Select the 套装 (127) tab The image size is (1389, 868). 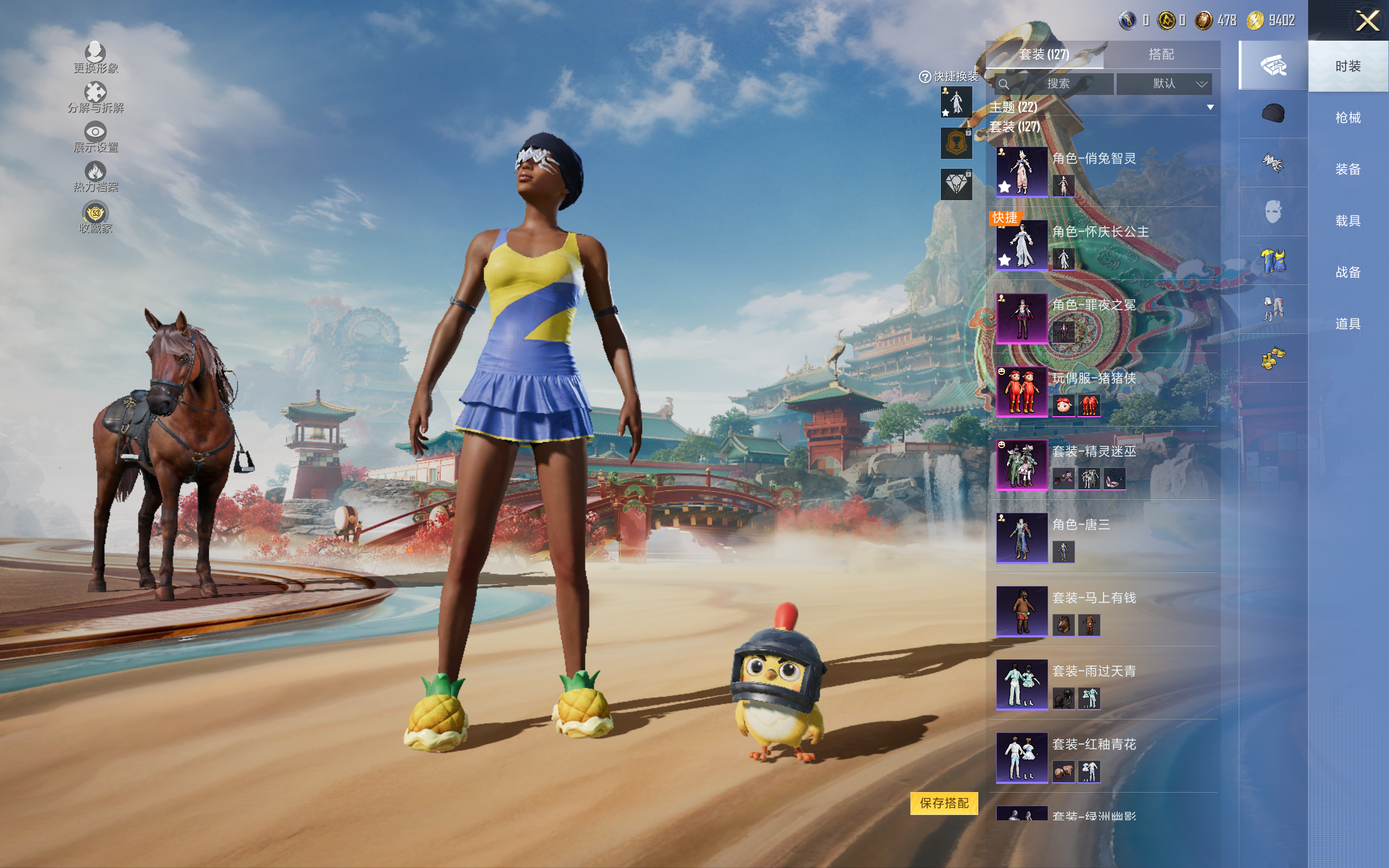(1044, 55)
